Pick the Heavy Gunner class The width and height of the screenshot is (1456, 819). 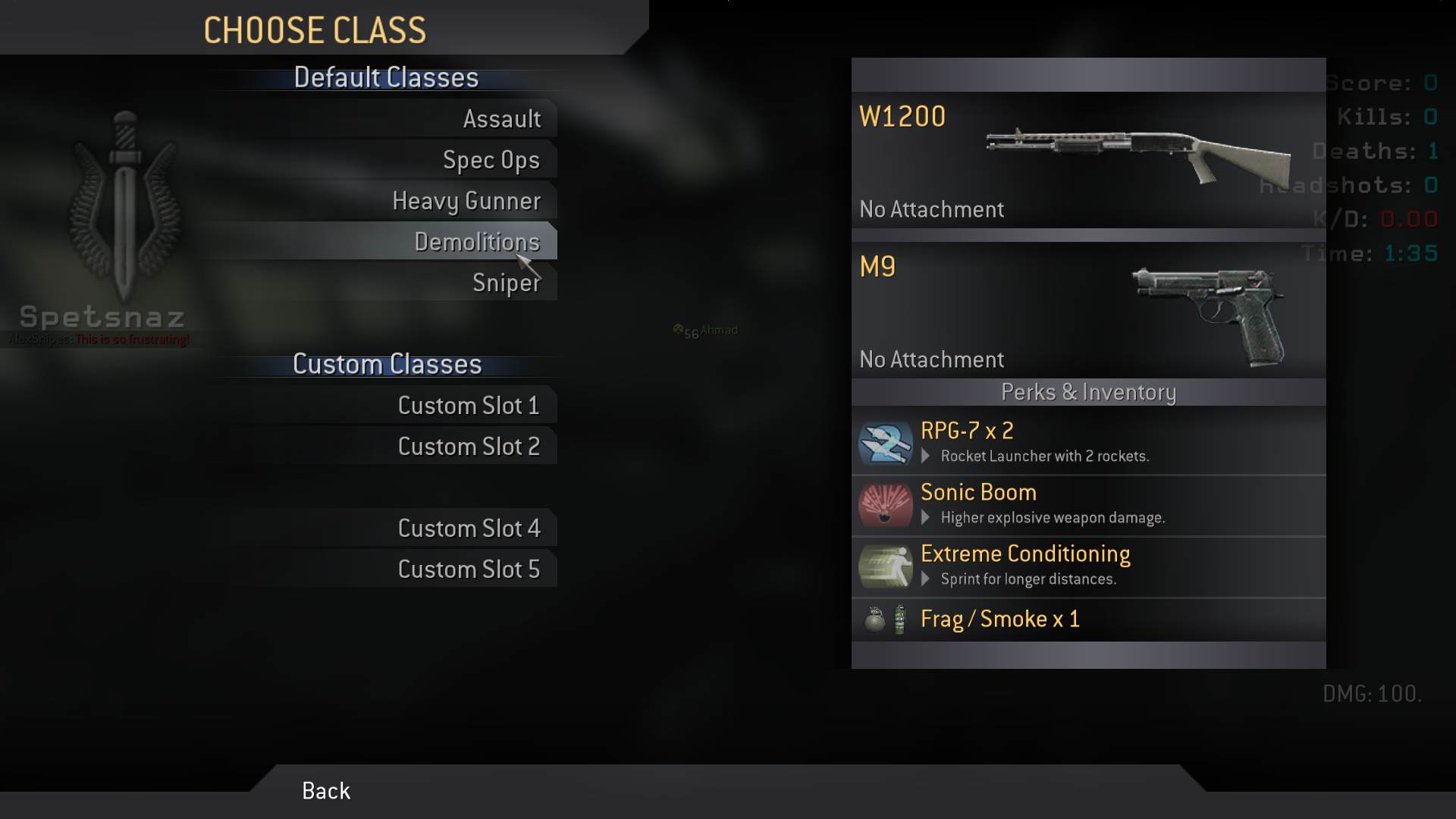coord(466,201)
